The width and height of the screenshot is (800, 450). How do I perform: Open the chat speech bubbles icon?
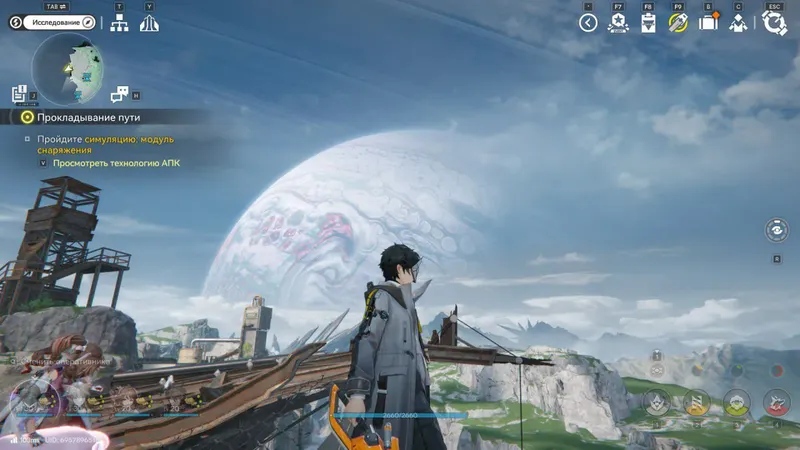[120, 94]
